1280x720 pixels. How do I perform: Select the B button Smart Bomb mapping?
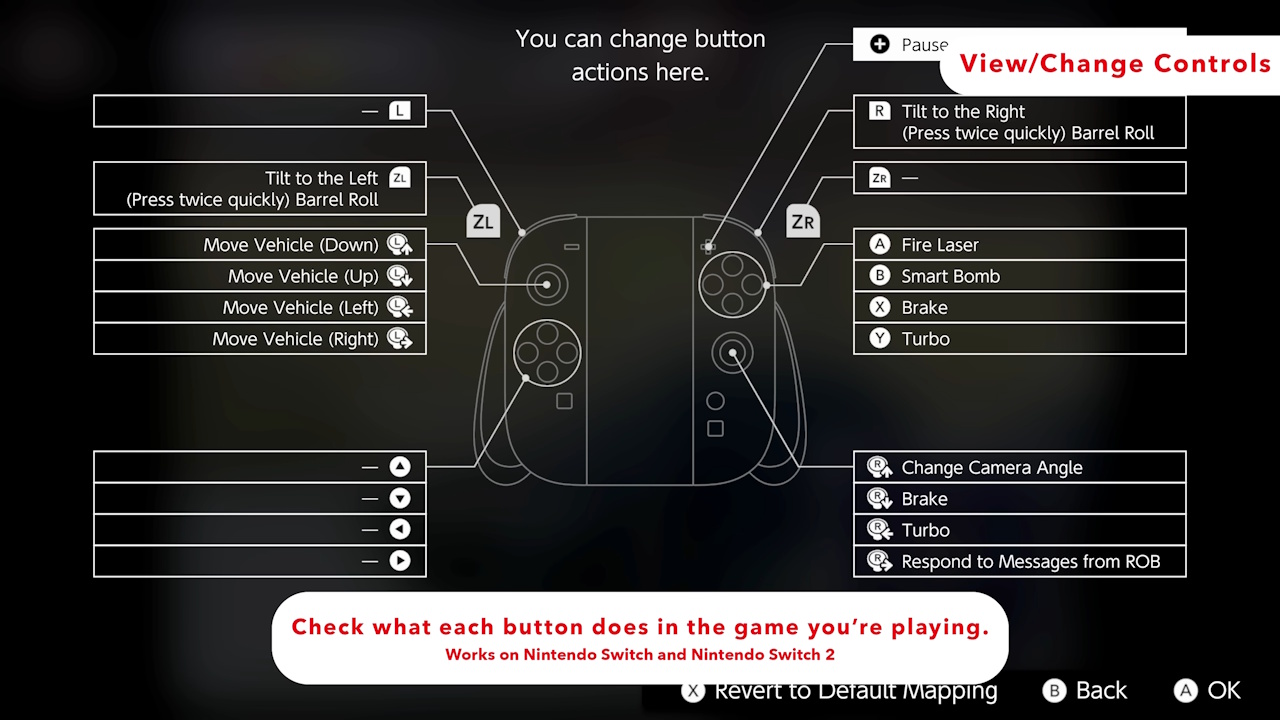[x=1019, y=276]
